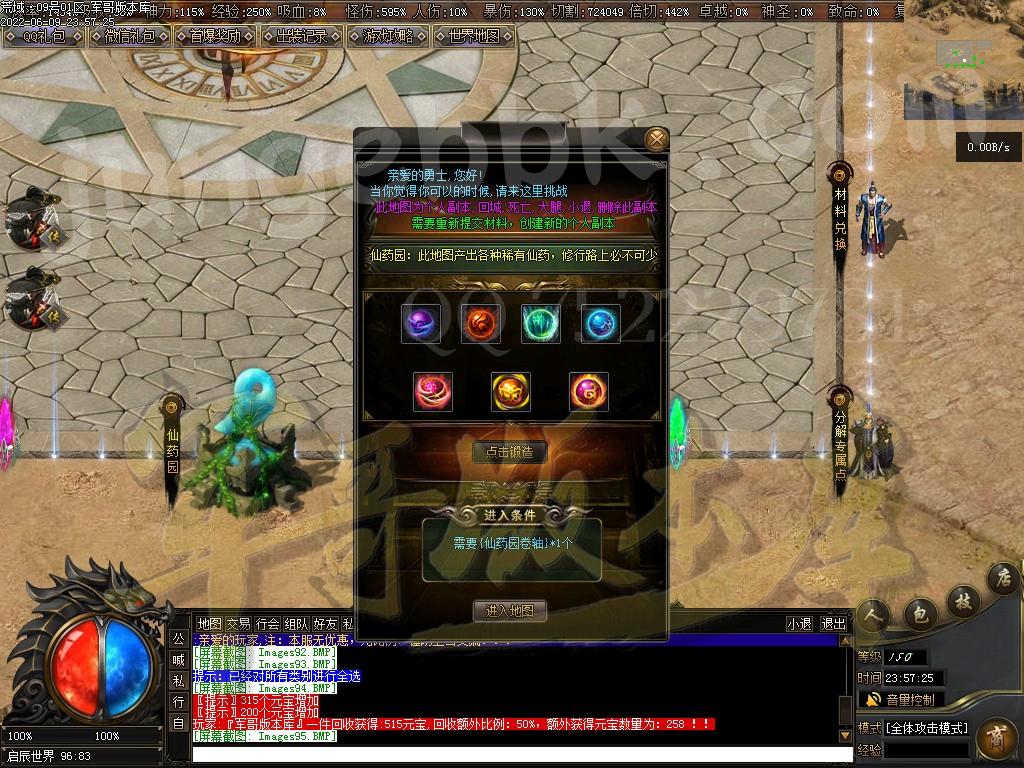This screenshot has height=768, width=1024.
Task: Click the 进入地图 button
Action: (510, 611)
